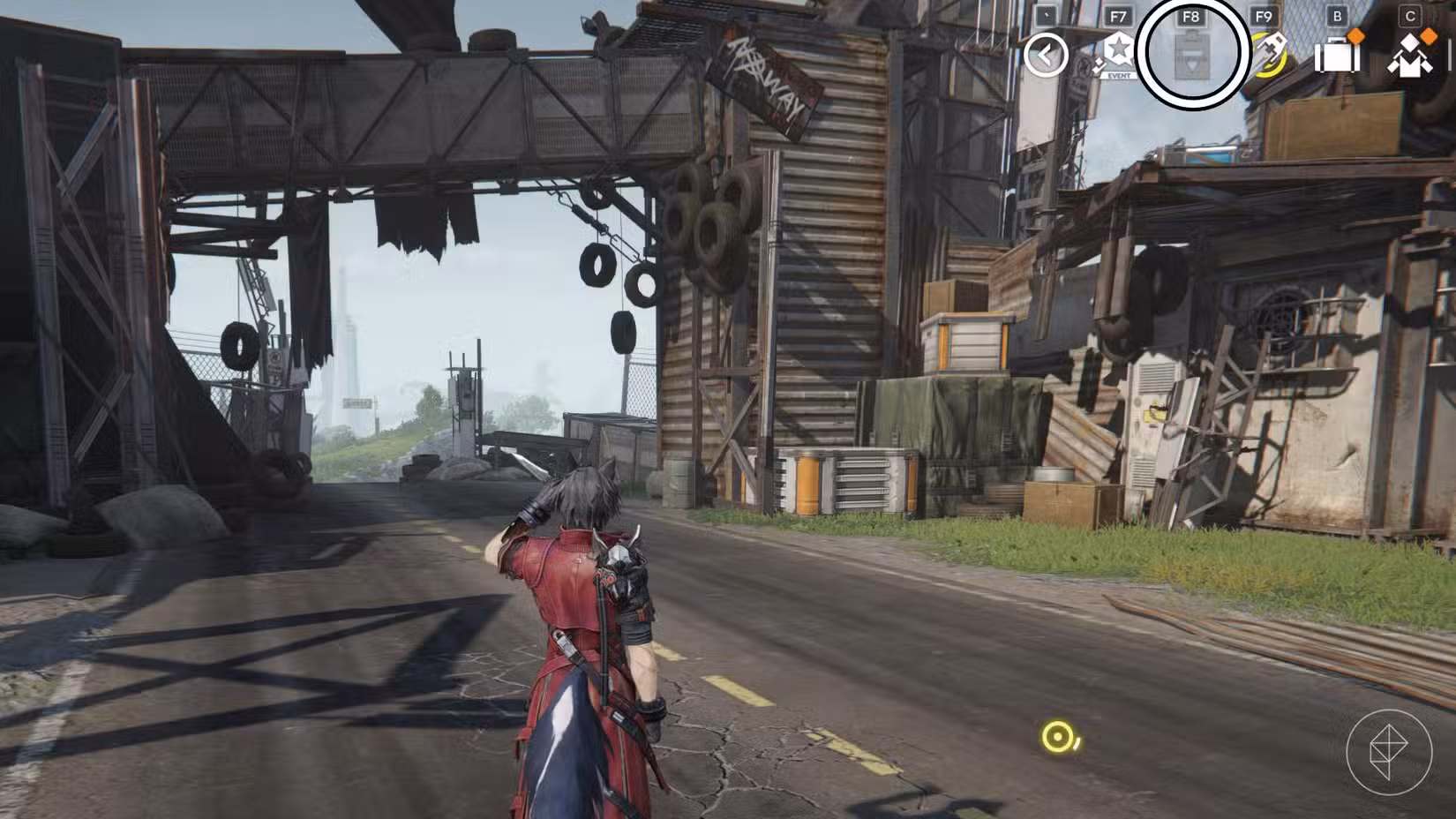The height and width of the screenshot is (819, 1456).
Task: Click the EVENT text label under the star
Action: tap(1118, 76)
